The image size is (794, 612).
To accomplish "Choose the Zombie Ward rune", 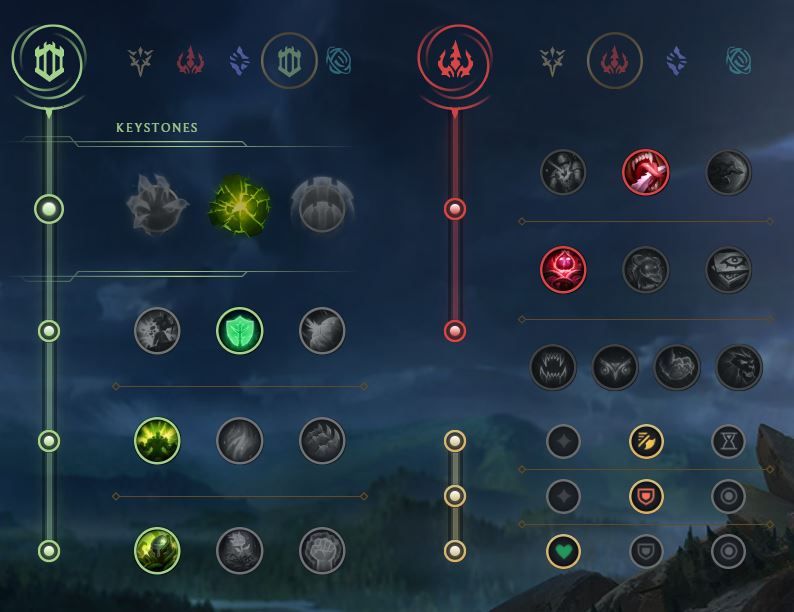I will click(x=564, y=269).
